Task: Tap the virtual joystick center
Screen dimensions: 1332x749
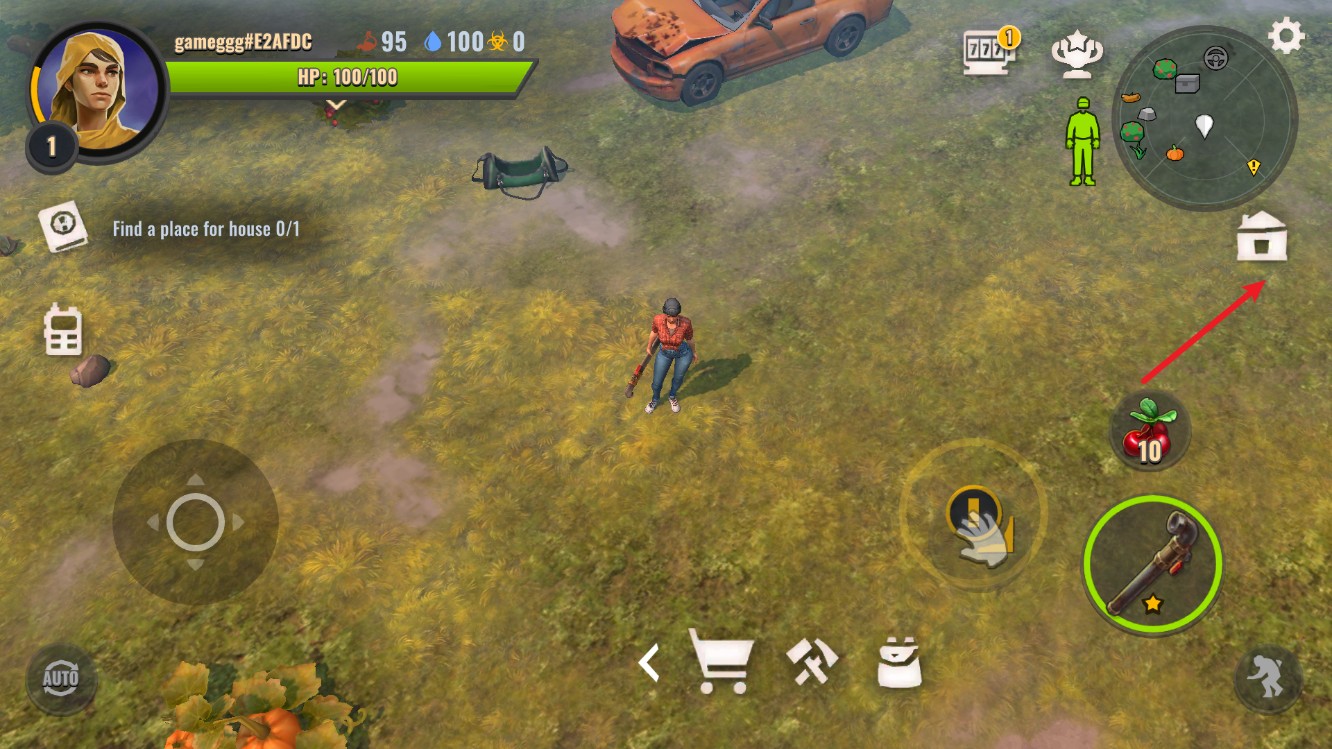Action: pos(195,521)
